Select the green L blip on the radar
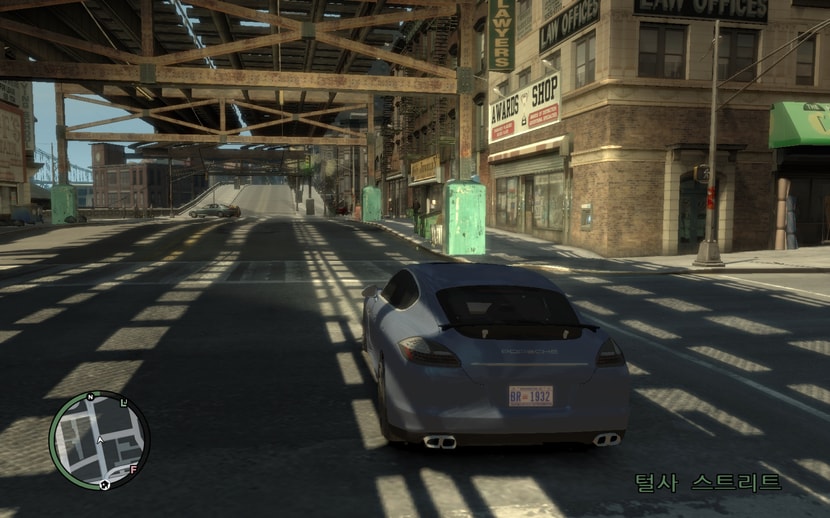This screenshot has height=518, width=830. click(x=124, y=401)
